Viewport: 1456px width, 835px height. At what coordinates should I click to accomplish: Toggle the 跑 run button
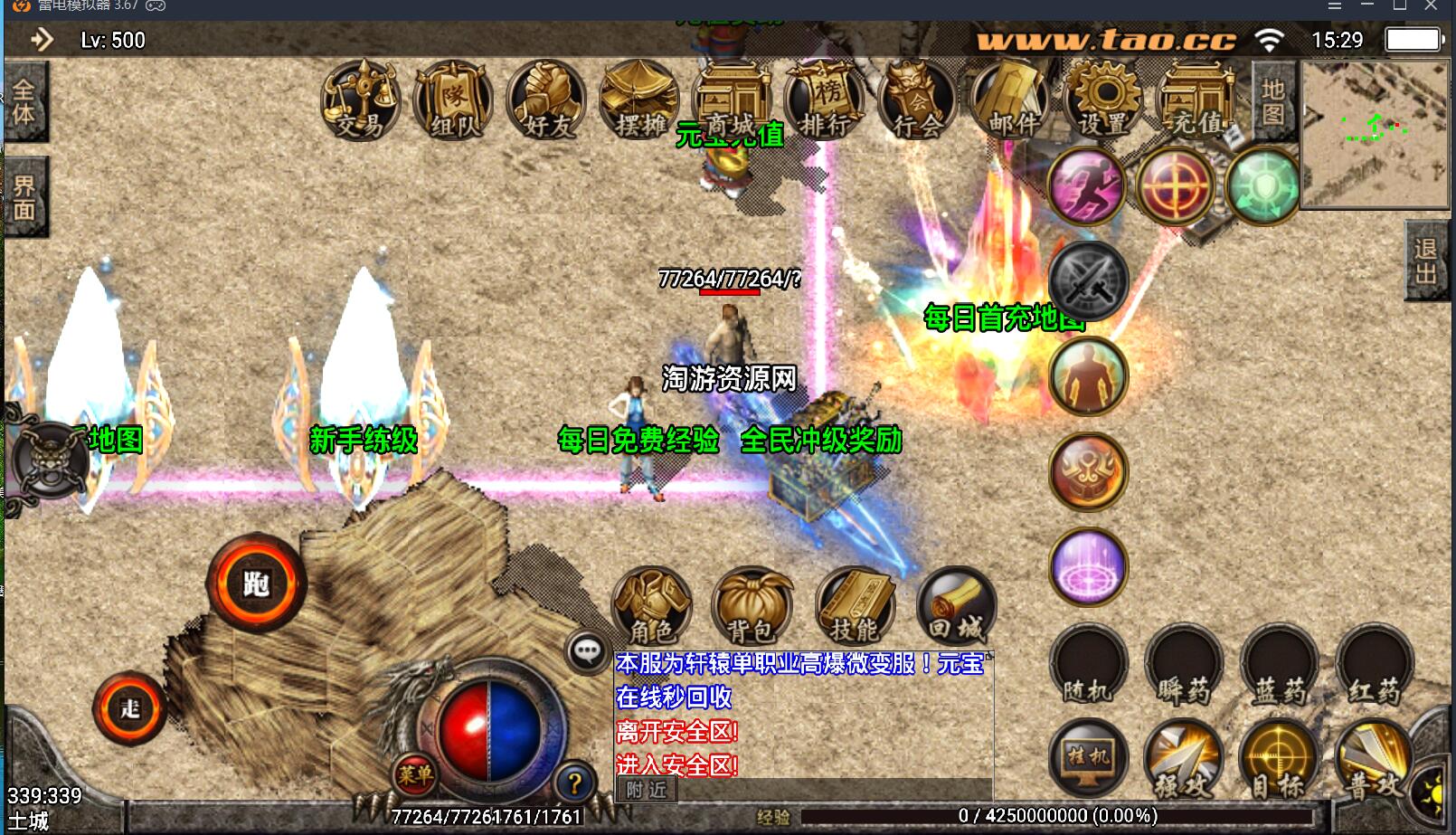[257, 584]
